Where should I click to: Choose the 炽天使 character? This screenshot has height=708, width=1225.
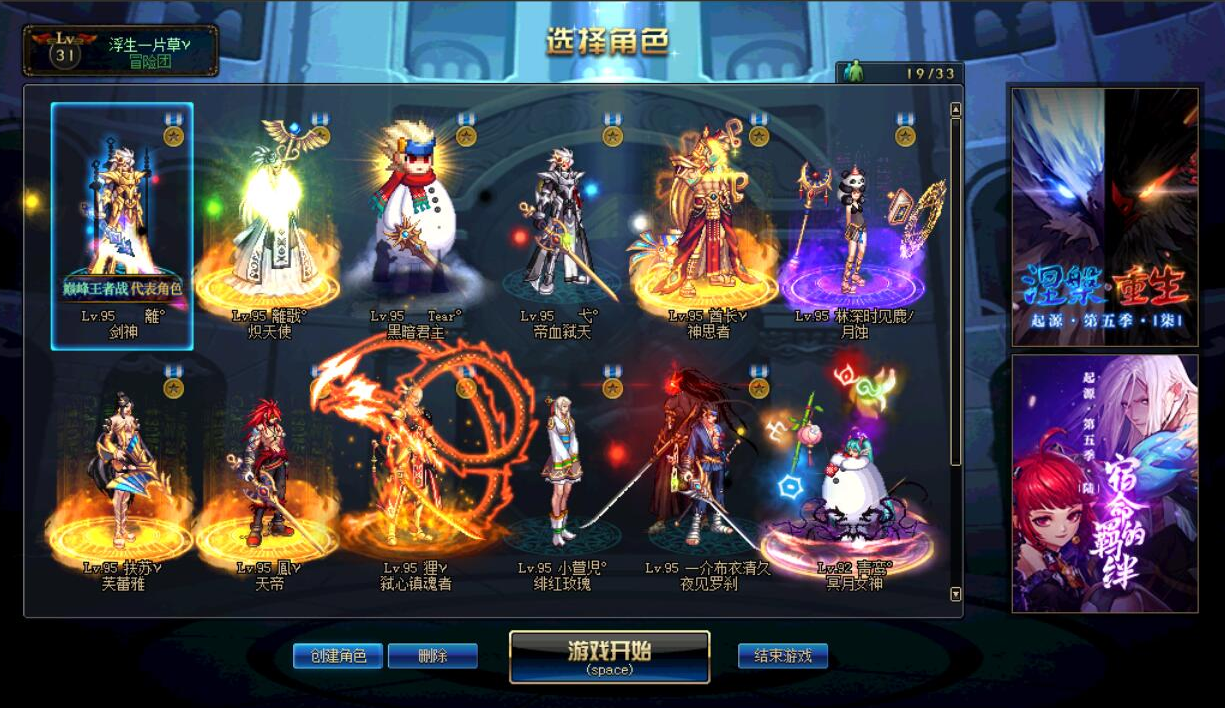click(x=268, y=226)
